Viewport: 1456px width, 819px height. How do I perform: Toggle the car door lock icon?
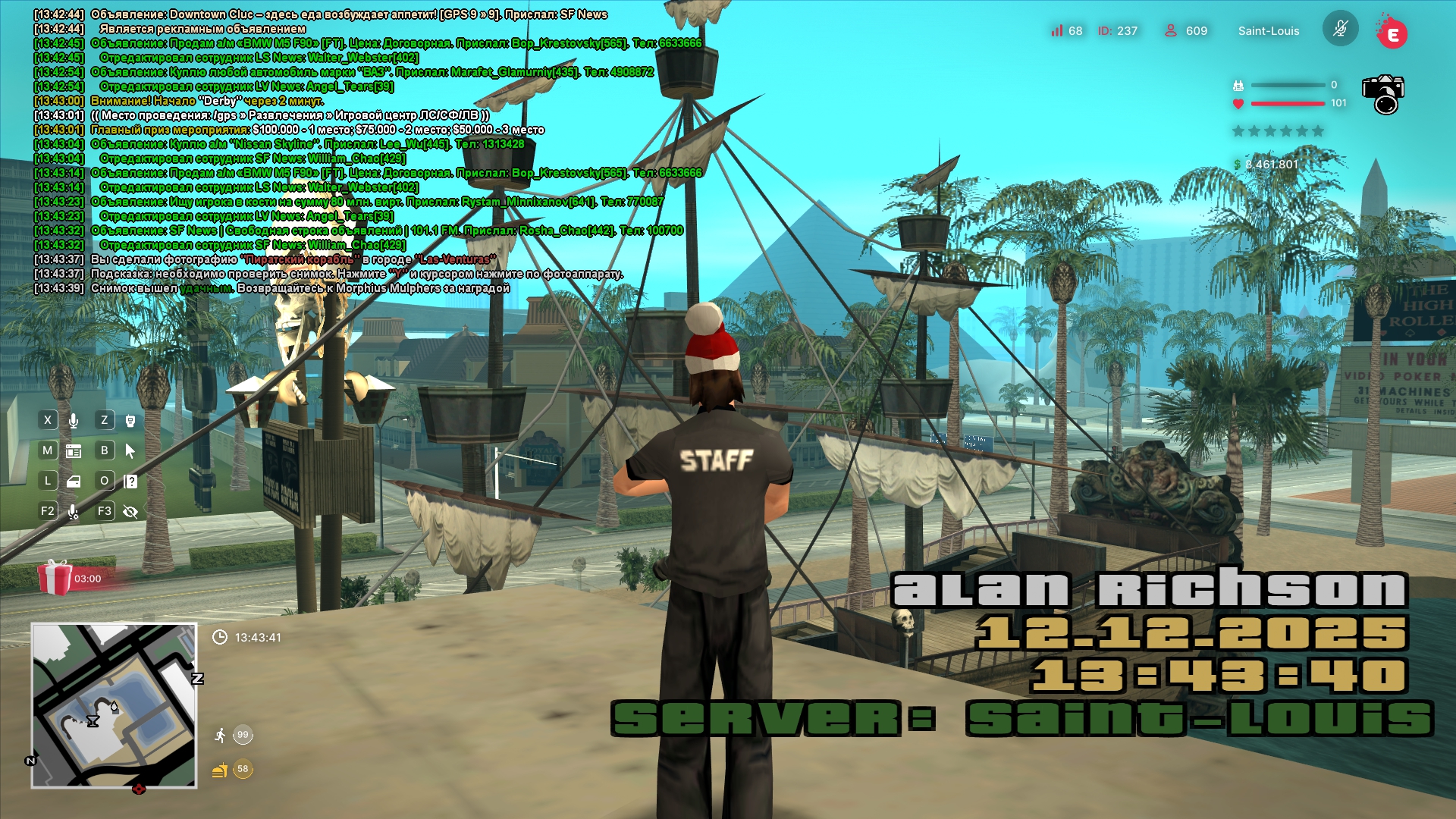point(74,482)
